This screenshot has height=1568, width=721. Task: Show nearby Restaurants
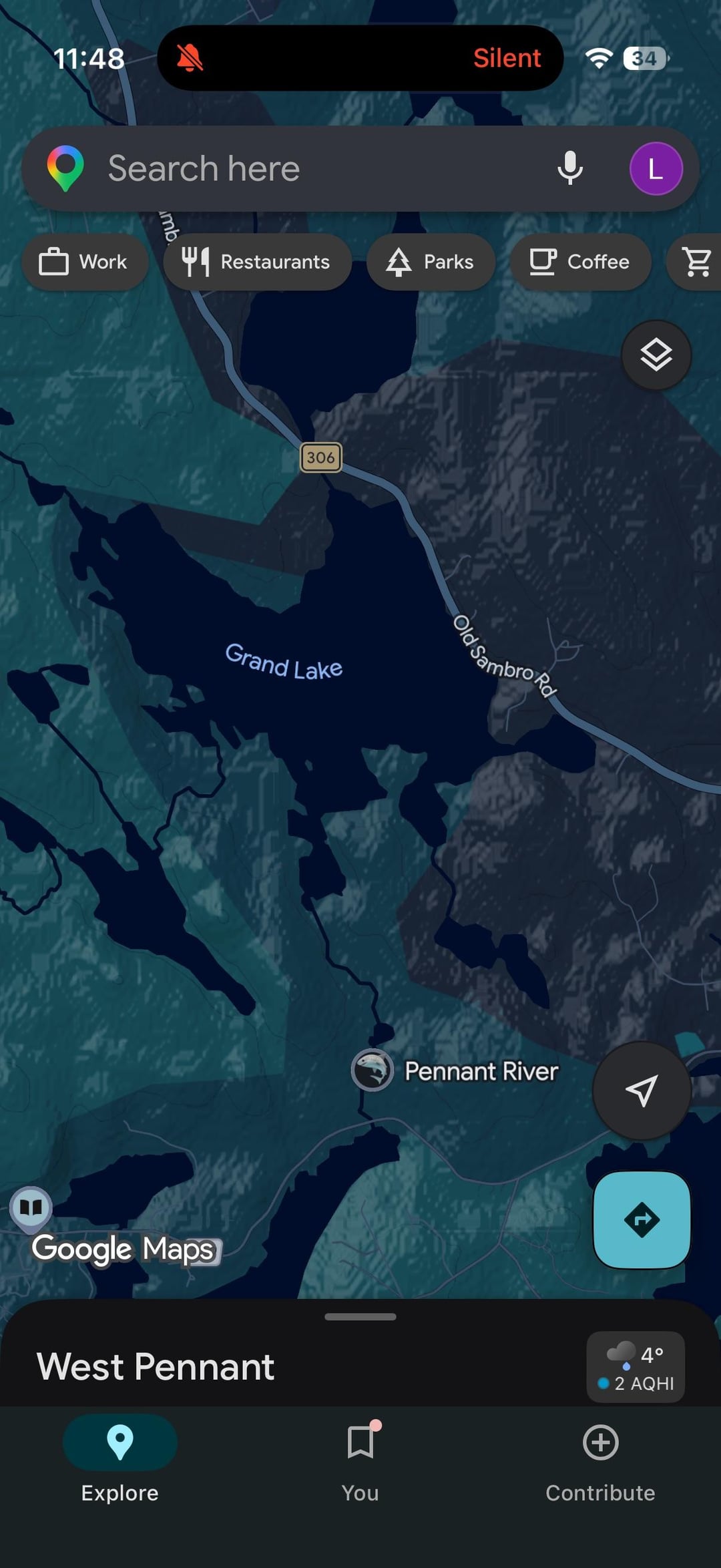click(x=257, y=262)
